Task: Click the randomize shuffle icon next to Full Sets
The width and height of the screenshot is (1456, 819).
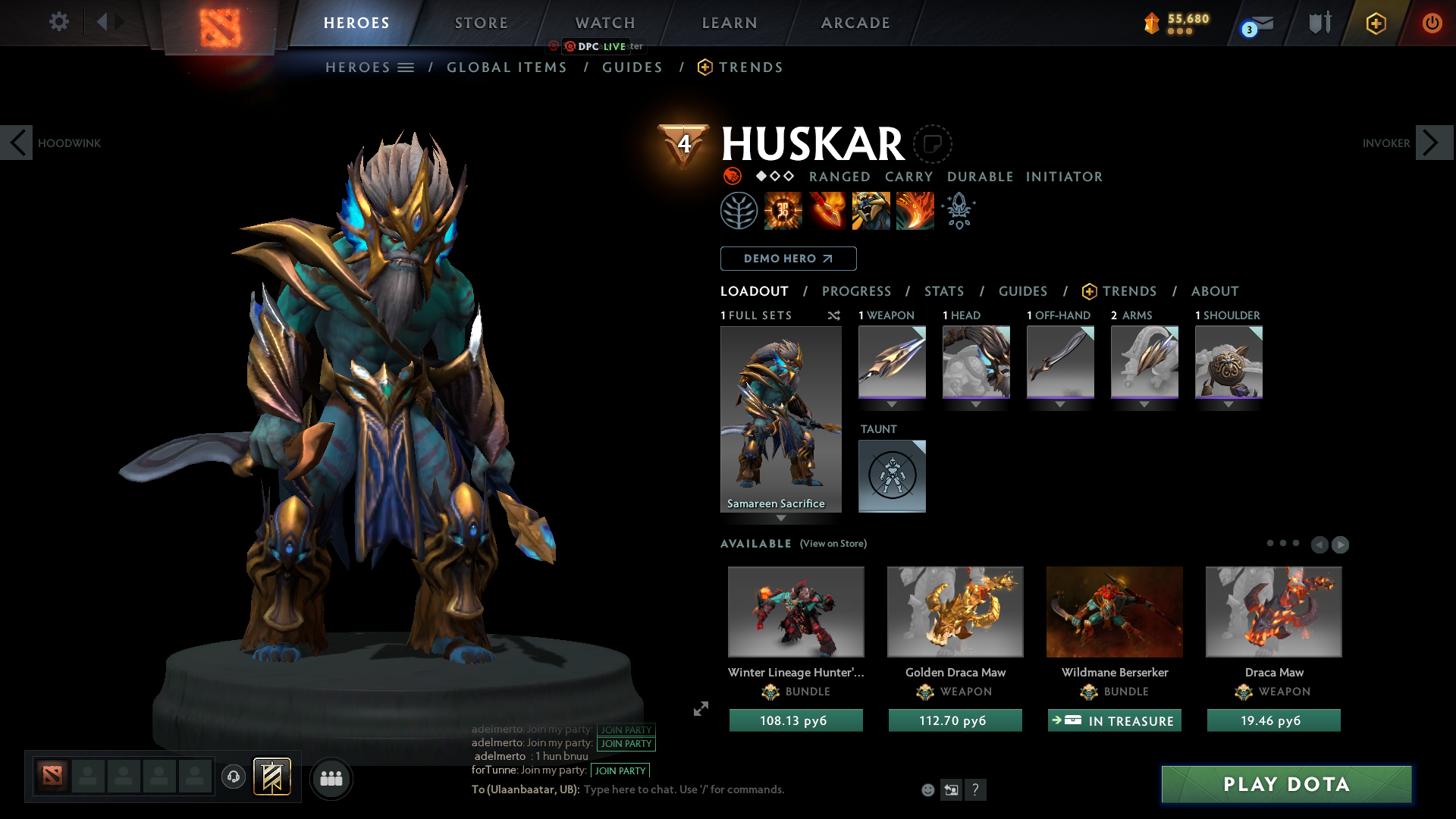Action: pos(833,315)
